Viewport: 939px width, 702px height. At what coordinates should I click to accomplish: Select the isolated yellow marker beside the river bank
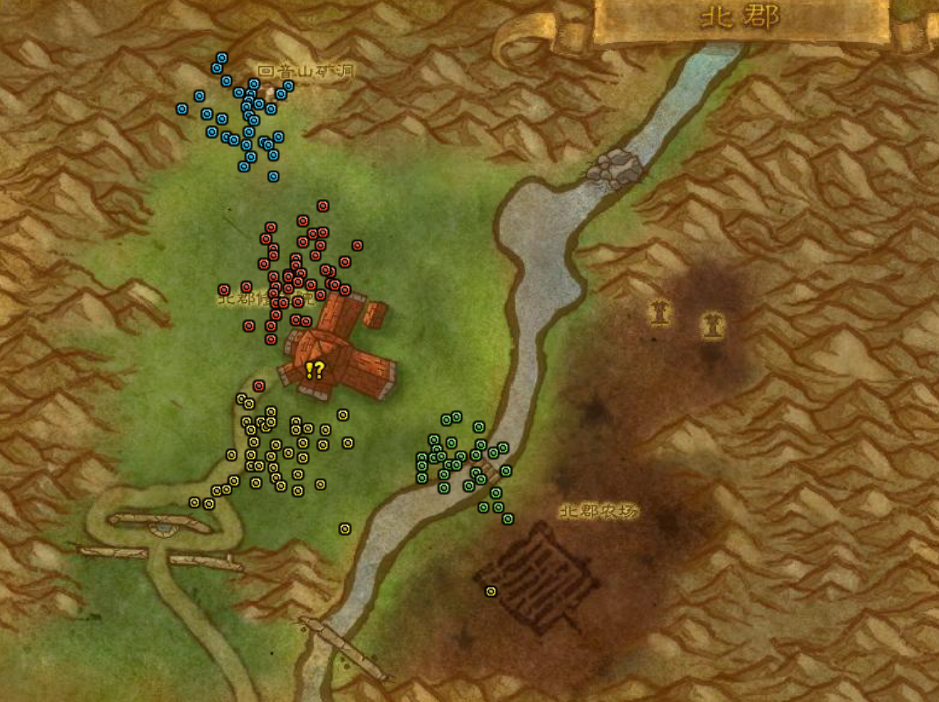click(x=345, y=528)
